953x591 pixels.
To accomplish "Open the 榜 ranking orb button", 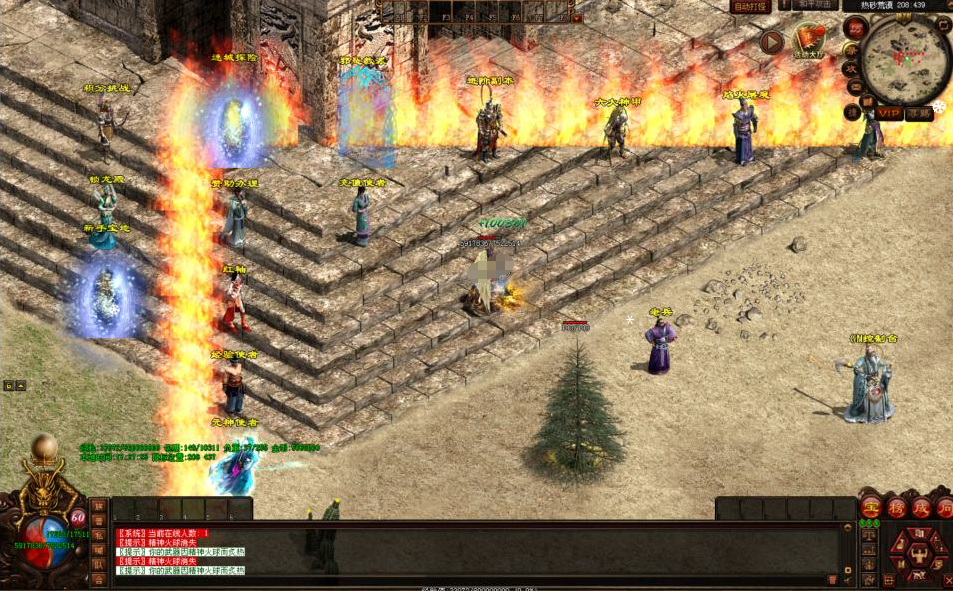I will coord(896,507).
